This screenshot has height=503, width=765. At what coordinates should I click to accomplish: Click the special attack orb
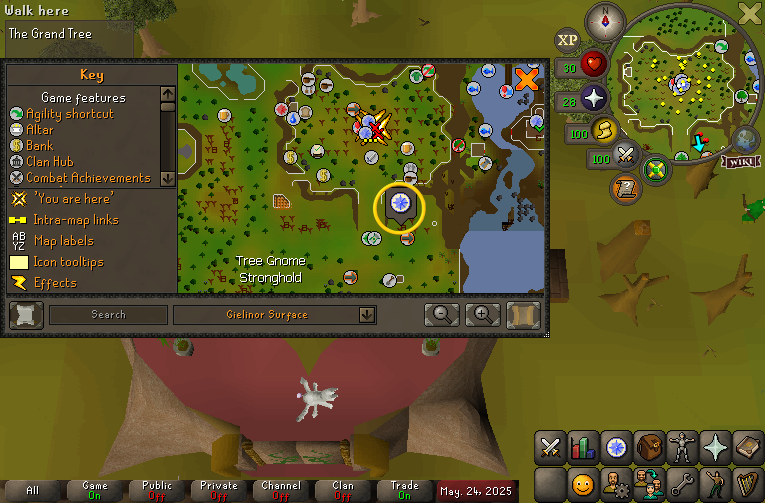(x=627, y=156)
